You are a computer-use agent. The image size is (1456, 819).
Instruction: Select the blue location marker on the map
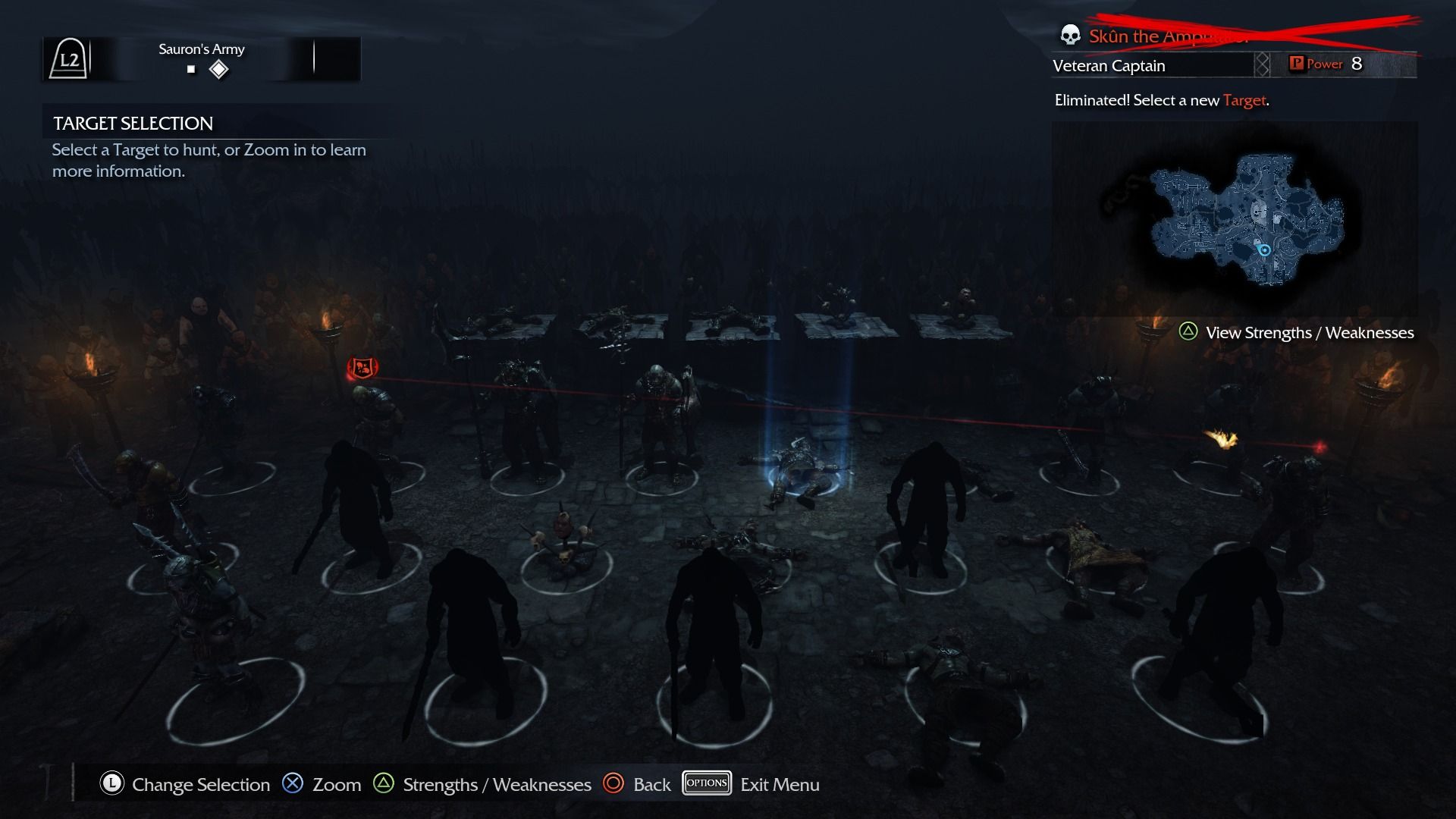click(1264, 250)
